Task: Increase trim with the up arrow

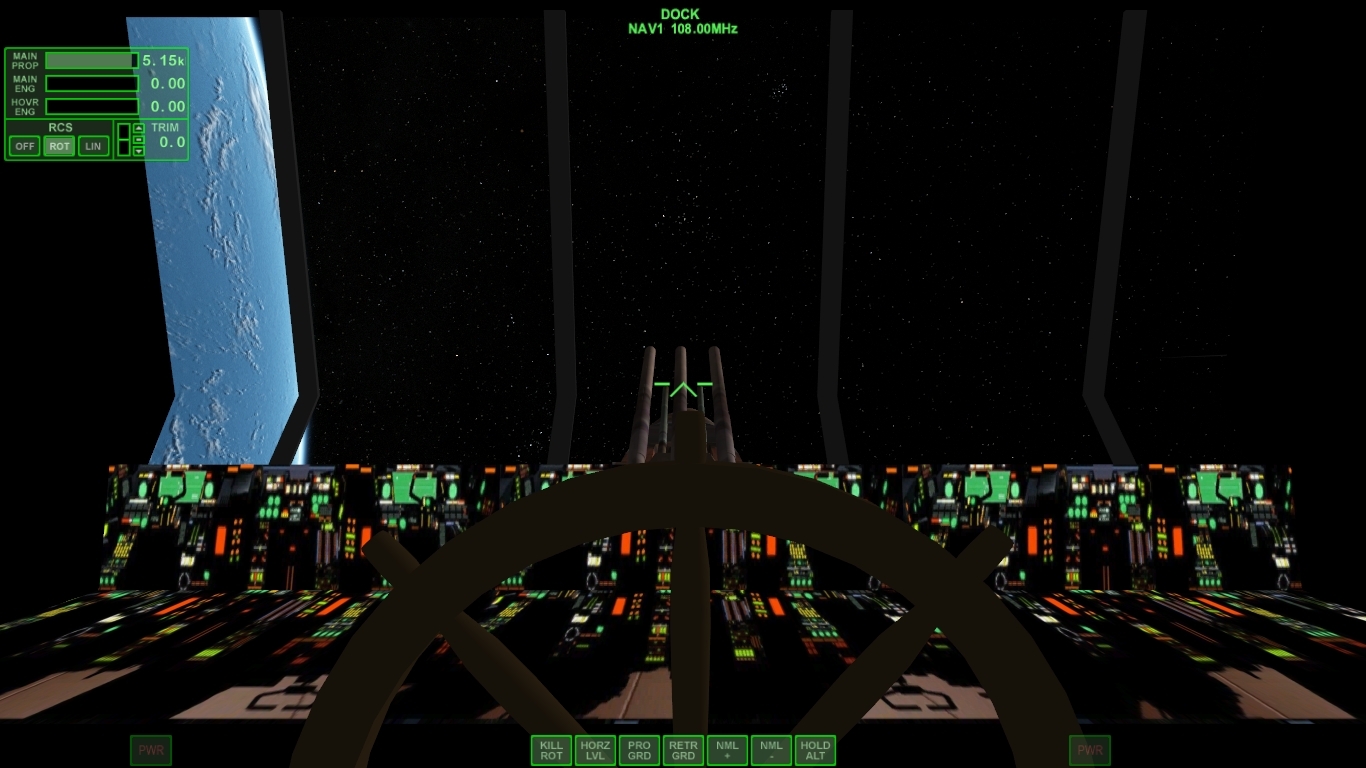Action: click(139, 129)
